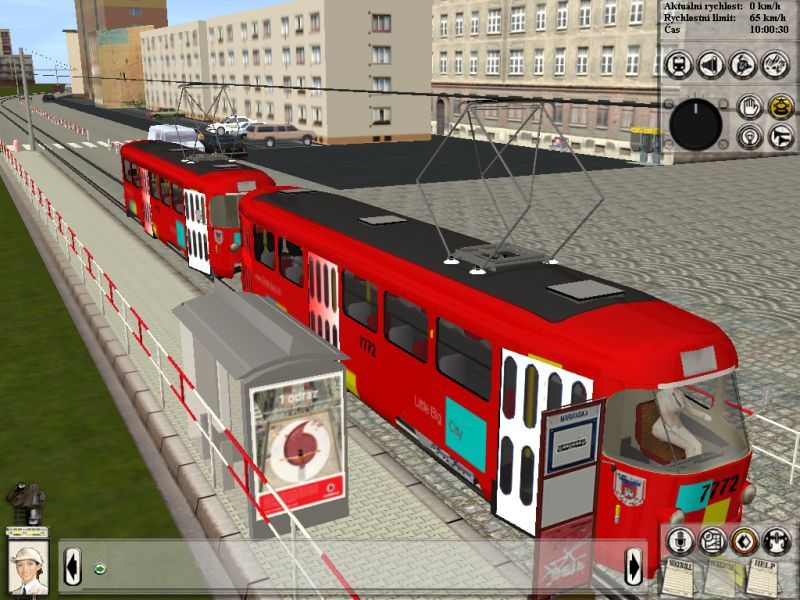Click the train icon button
800x600 pixels.
(x=679, y=65)
